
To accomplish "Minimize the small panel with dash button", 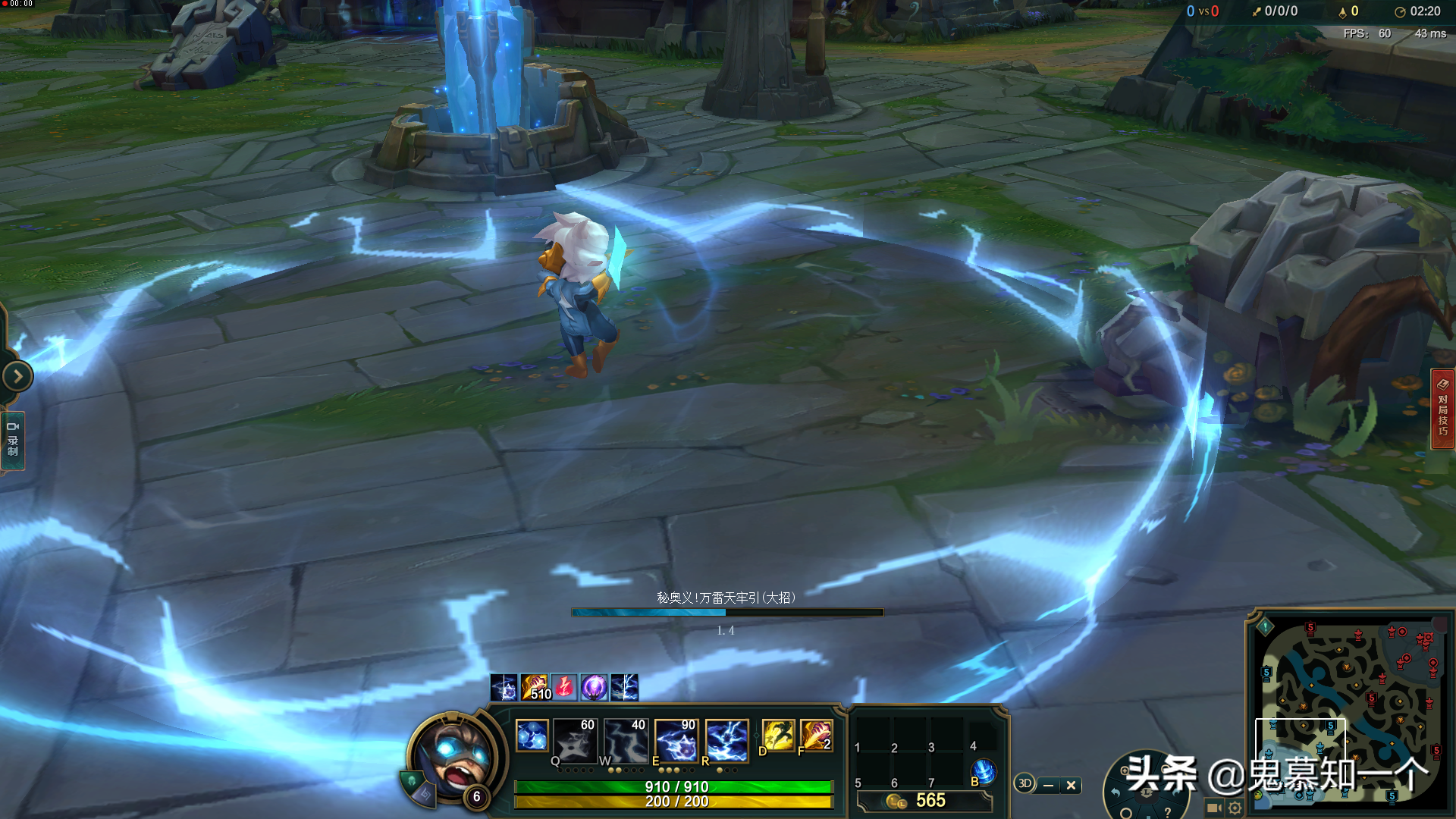I will 1048,786.
